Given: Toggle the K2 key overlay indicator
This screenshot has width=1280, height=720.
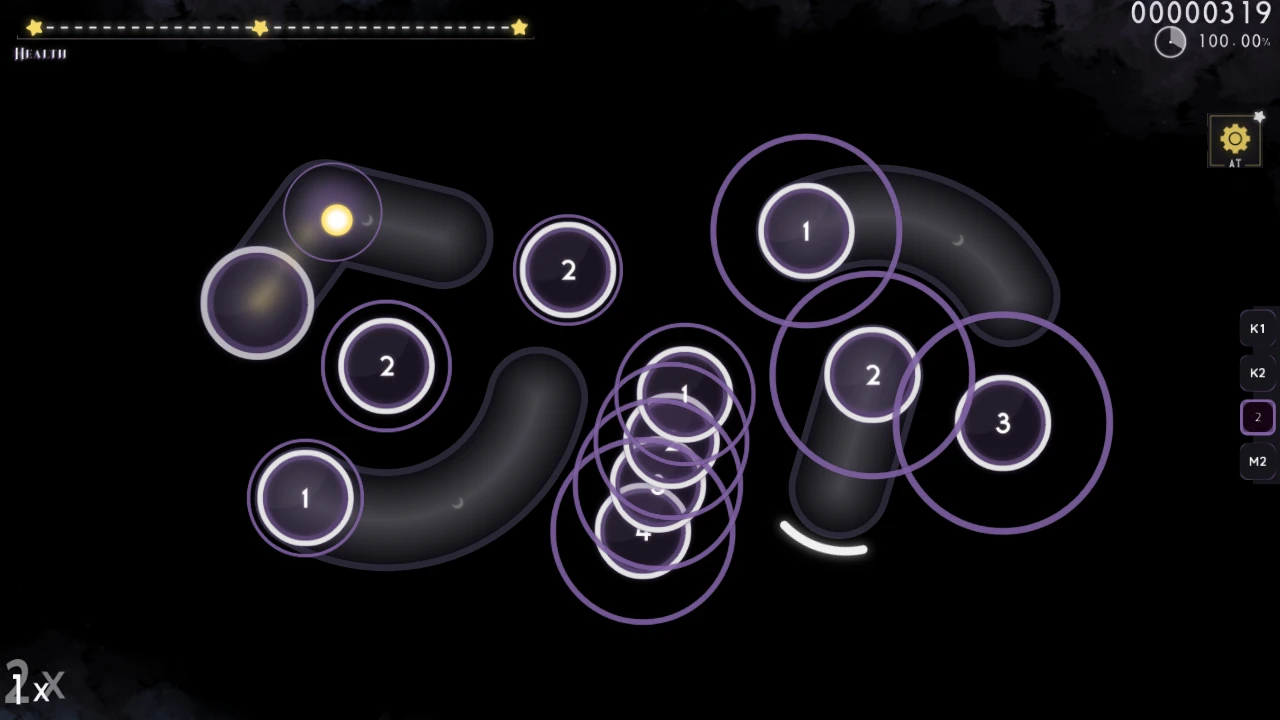Looking at the screenshot, I should point(1257,372).
